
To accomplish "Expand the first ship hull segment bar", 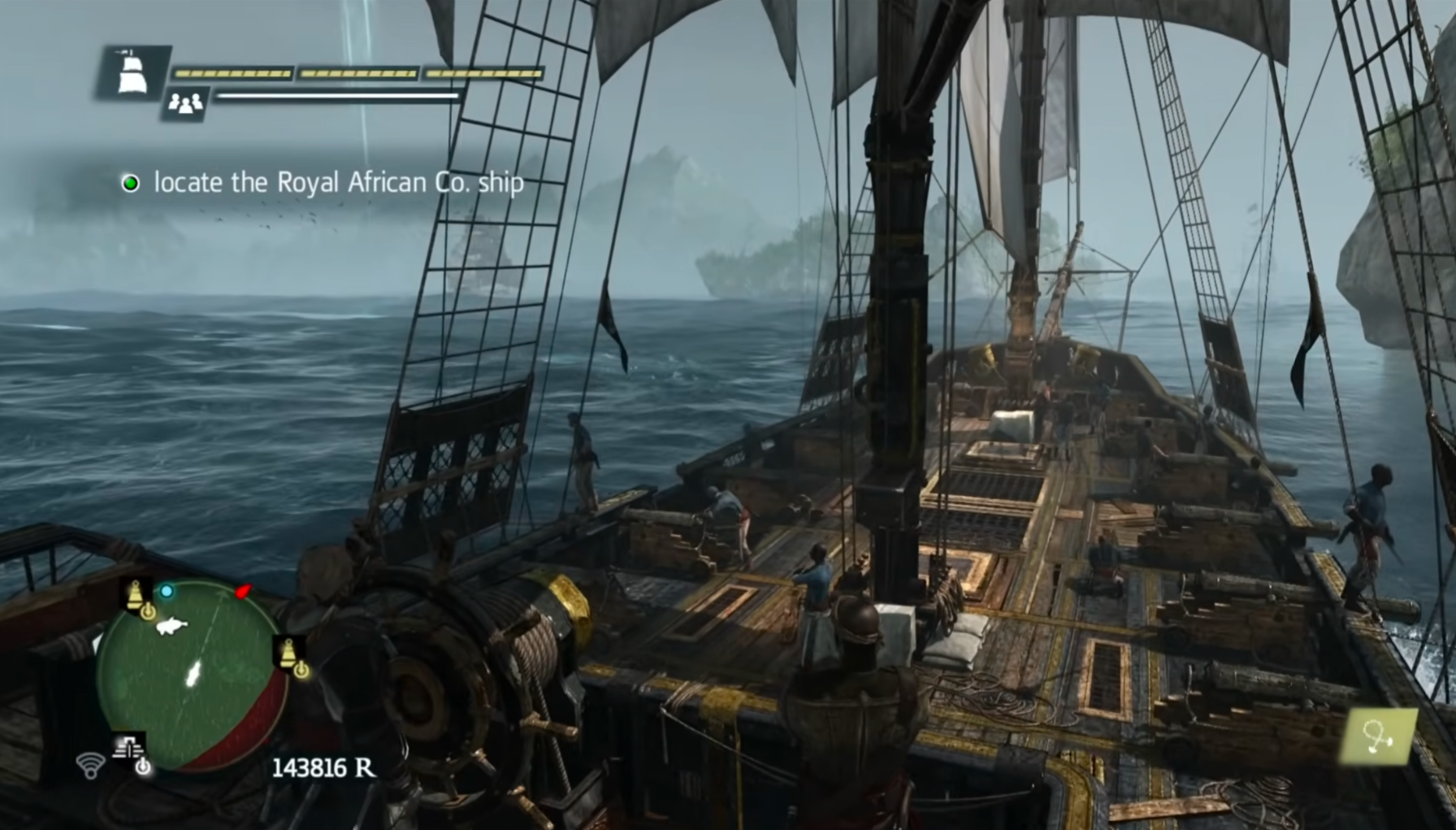I will pyautogui.click(x=232, y=72).
